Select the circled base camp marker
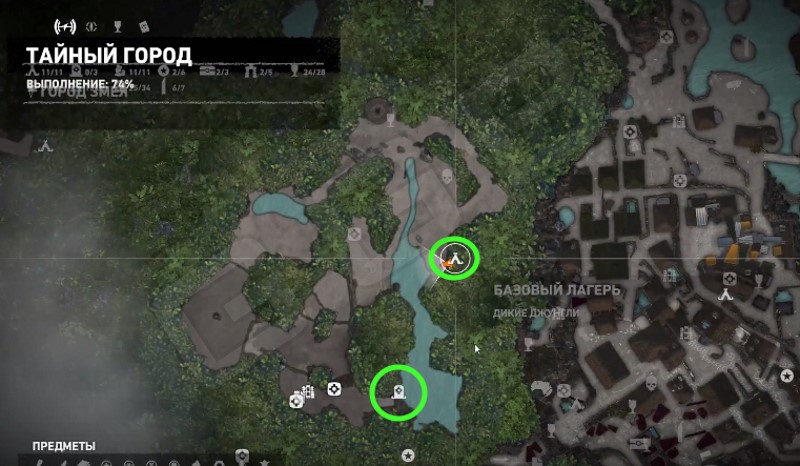Screen dimensions: 800x466 [455, 257]
